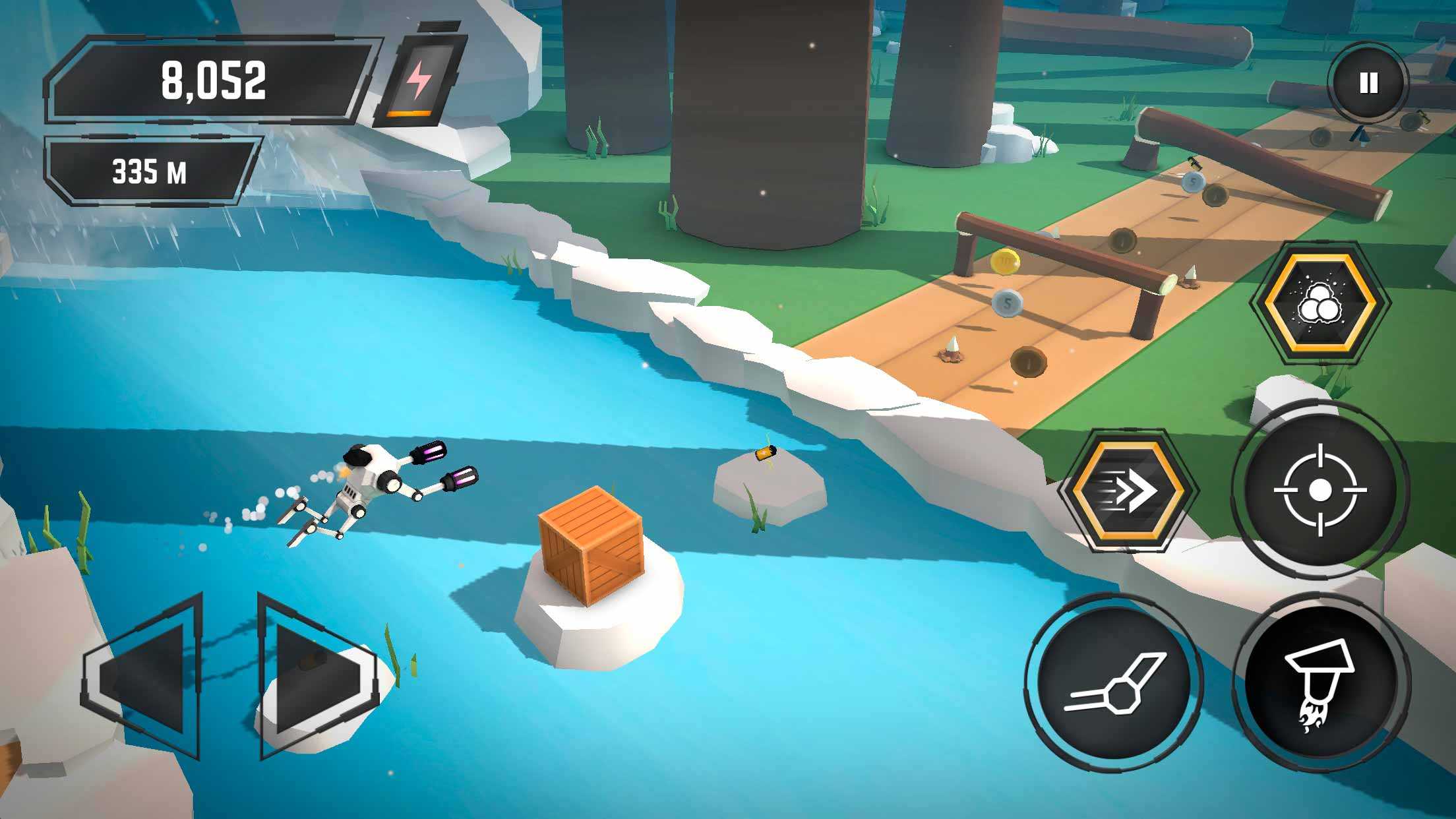The width and height of the screenshot is (1456, 819).
Task: Tap the crosshair aim button
Action: tap(1319, 490)
